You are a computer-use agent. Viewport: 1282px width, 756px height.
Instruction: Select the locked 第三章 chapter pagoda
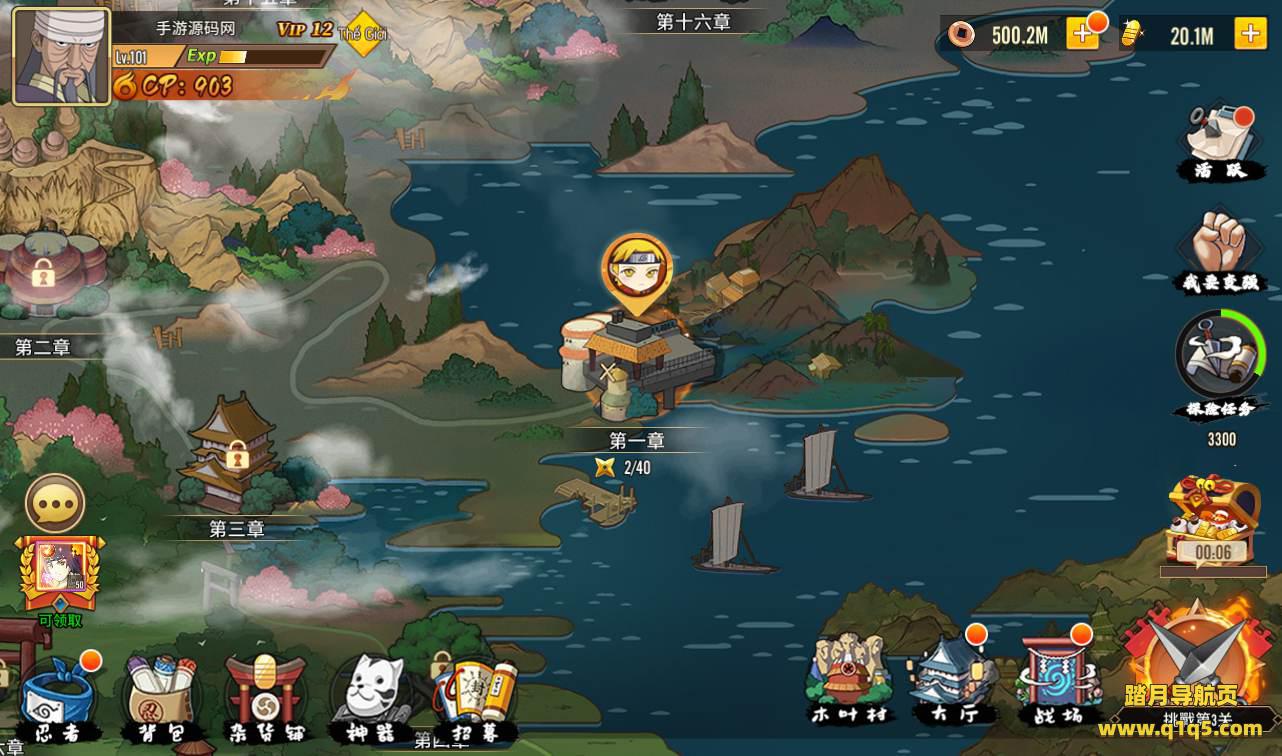236,455
